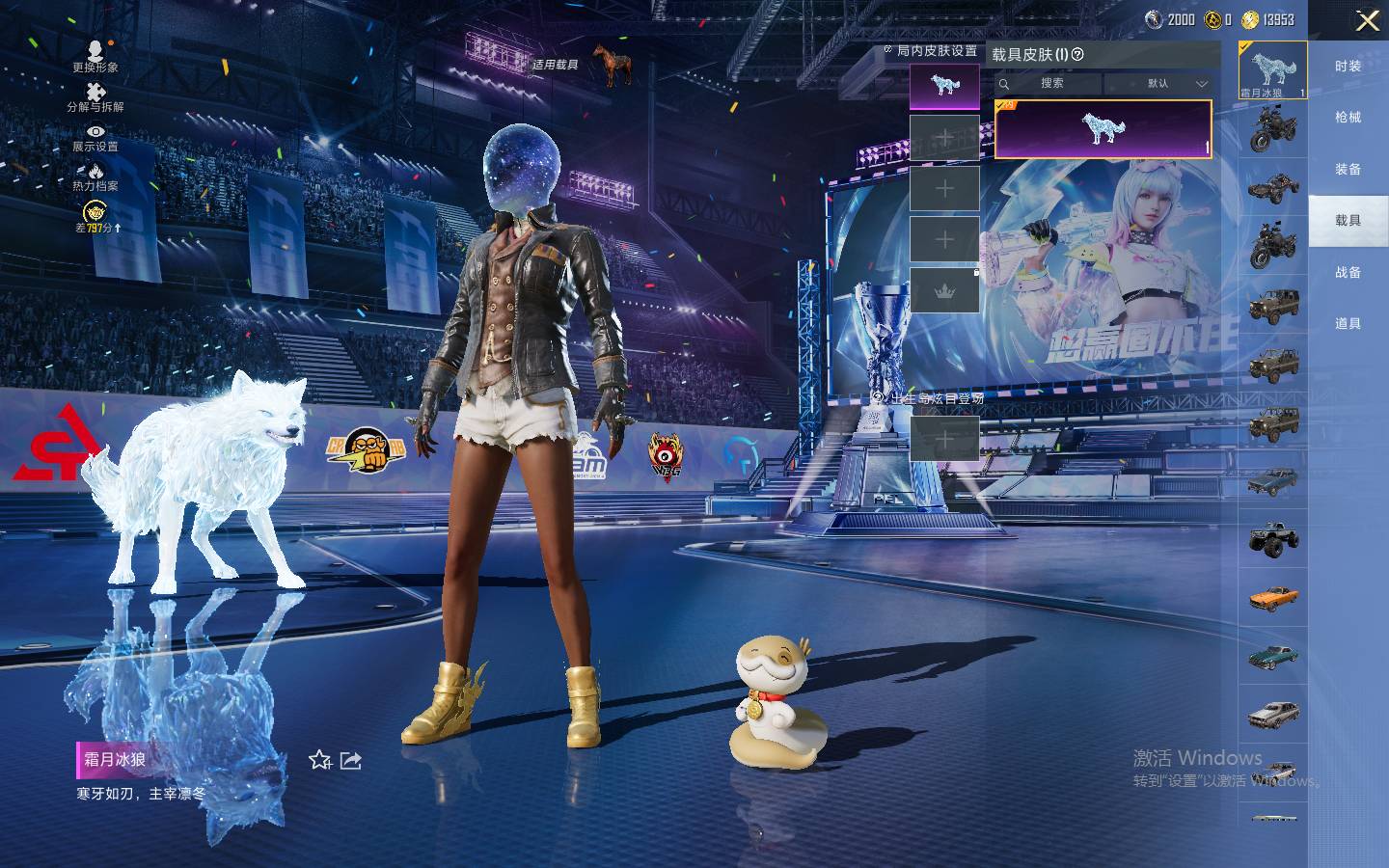Close the vehicle skins screen
1389x868 pixels.
click(1367, 21)
